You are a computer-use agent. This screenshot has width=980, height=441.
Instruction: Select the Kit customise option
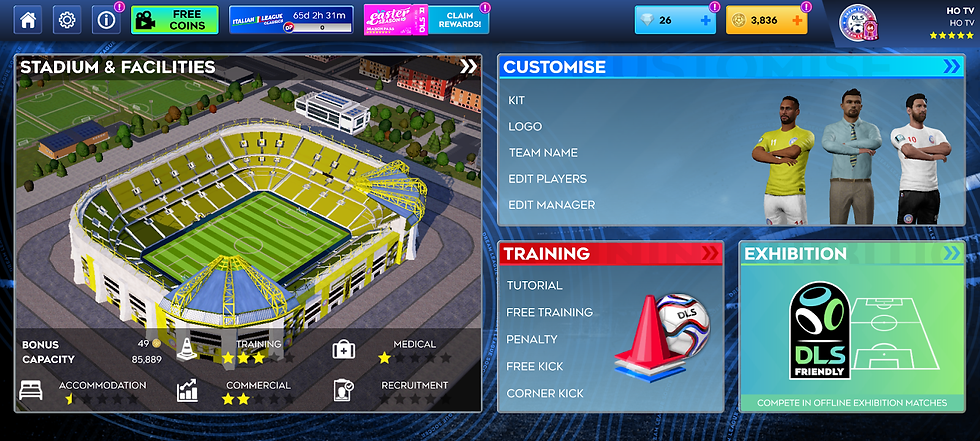516,101
